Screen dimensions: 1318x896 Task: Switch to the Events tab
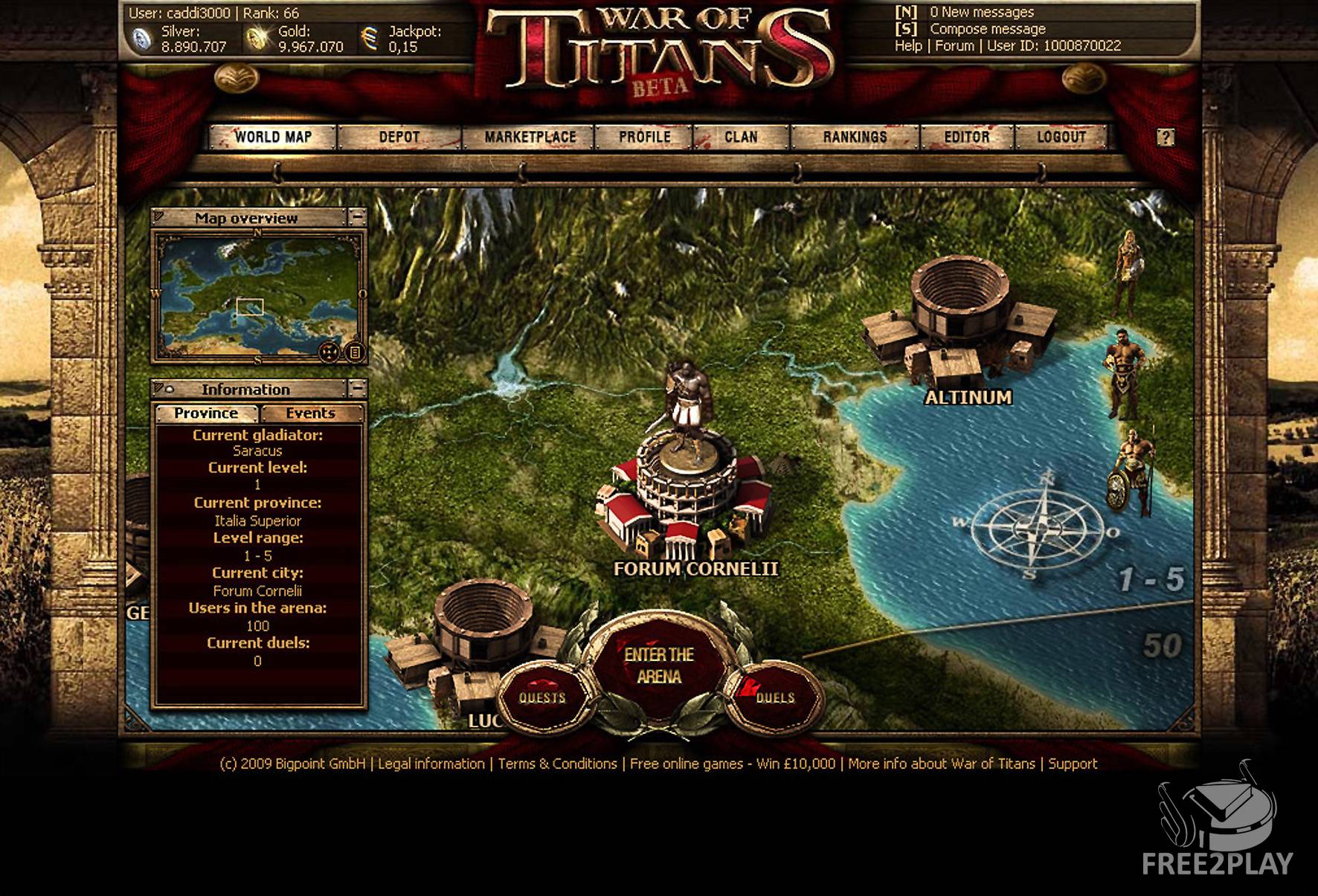(x=311, y=413)
